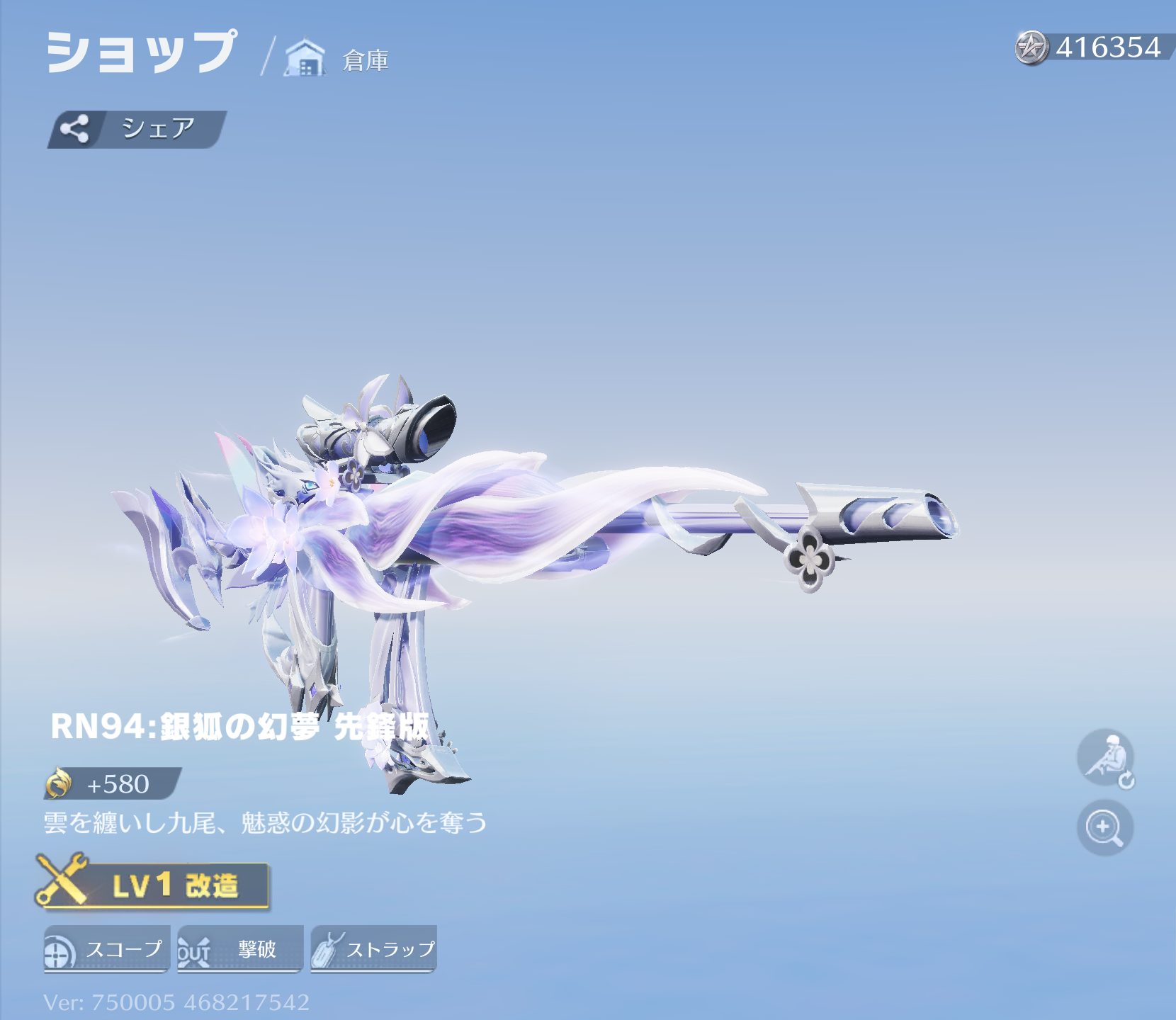Click the share arrow icon beside シェア

click(x=76, y=127)
